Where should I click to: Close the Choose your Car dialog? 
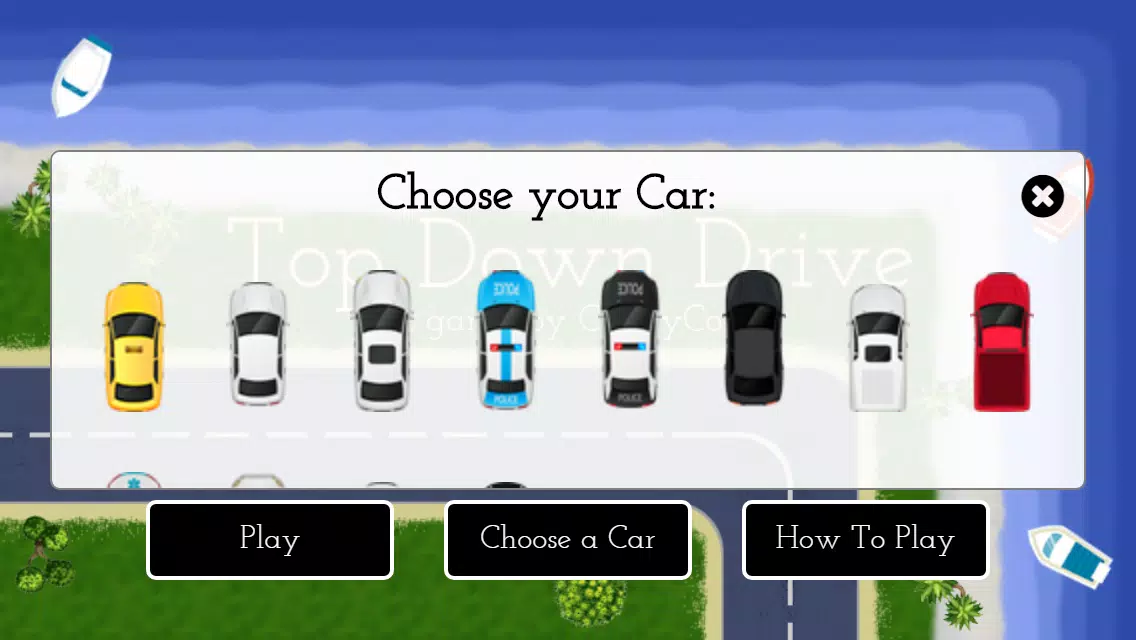(x=1042, y=196)
